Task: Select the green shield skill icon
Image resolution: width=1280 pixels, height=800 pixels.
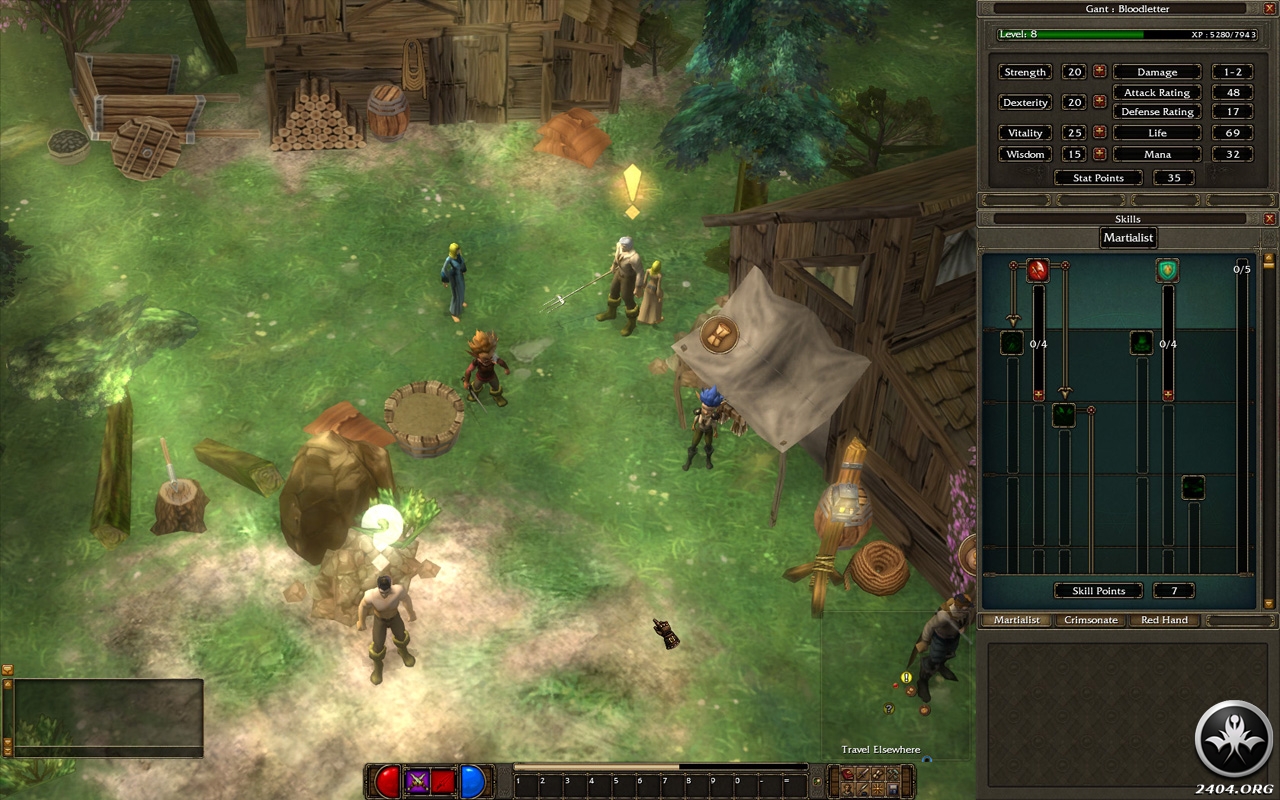Action: 1167,270
